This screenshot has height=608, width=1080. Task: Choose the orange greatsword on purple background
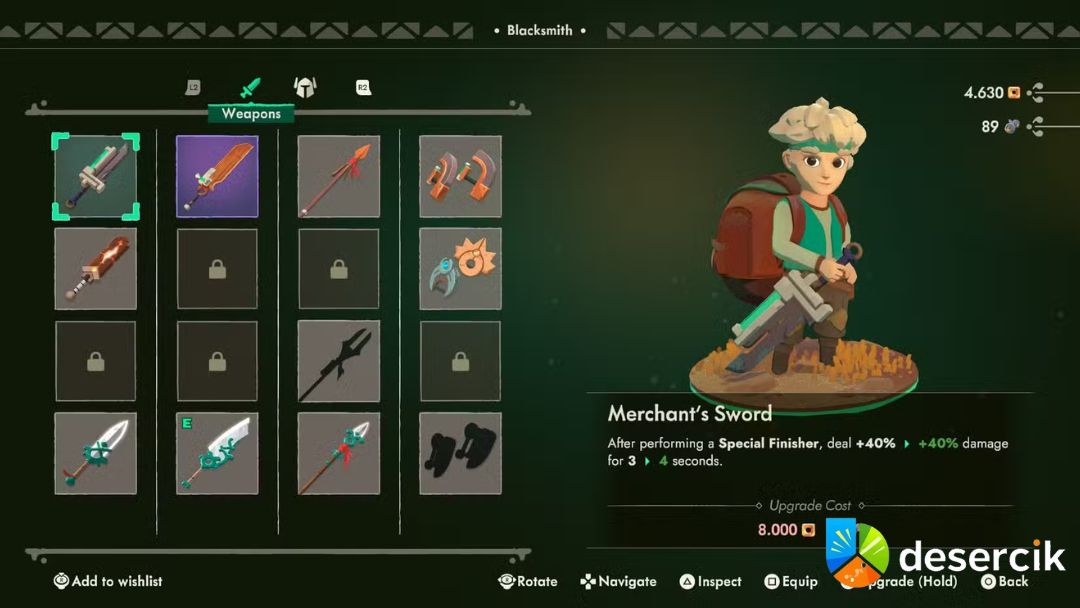(x=217, y=177)
